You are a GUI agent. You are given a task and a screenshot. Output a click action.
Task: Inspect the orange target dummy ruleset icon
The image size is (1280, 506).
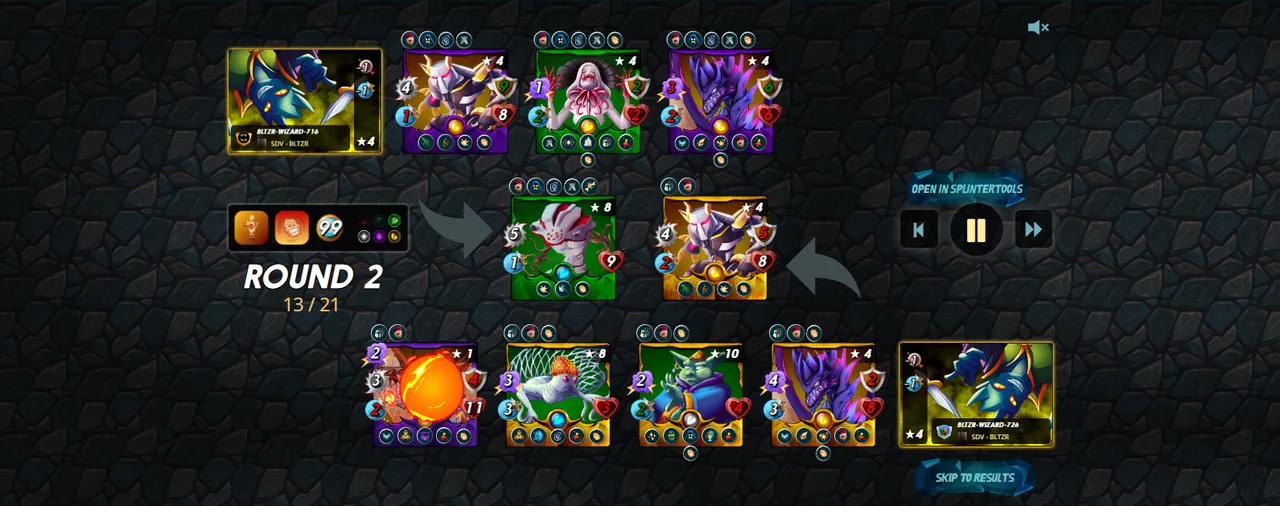(251, 228)
